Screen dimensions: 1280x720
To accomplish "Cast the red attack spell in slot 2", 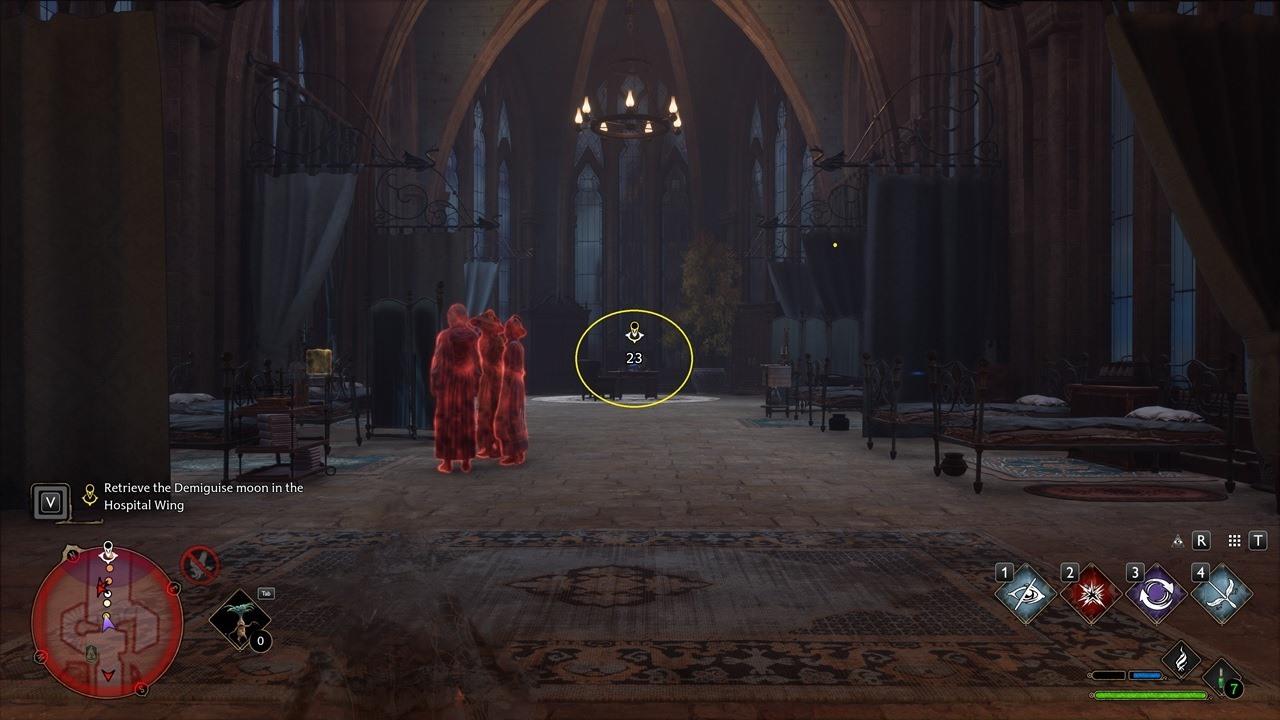I will coord(1090,593).
